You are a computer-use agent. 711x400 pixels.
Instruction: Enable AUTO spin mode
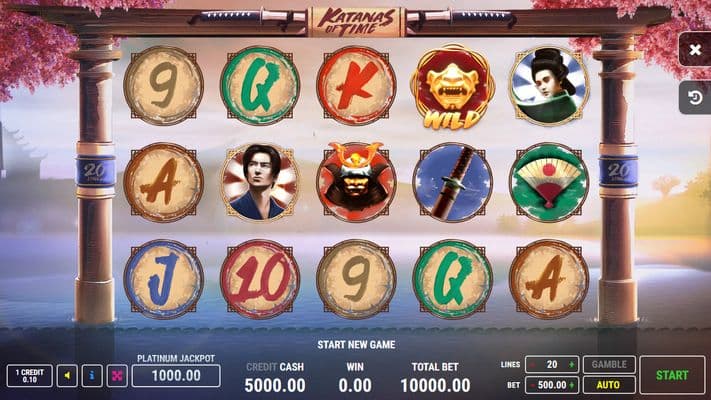pyautogui.click(x=608, y=385)
